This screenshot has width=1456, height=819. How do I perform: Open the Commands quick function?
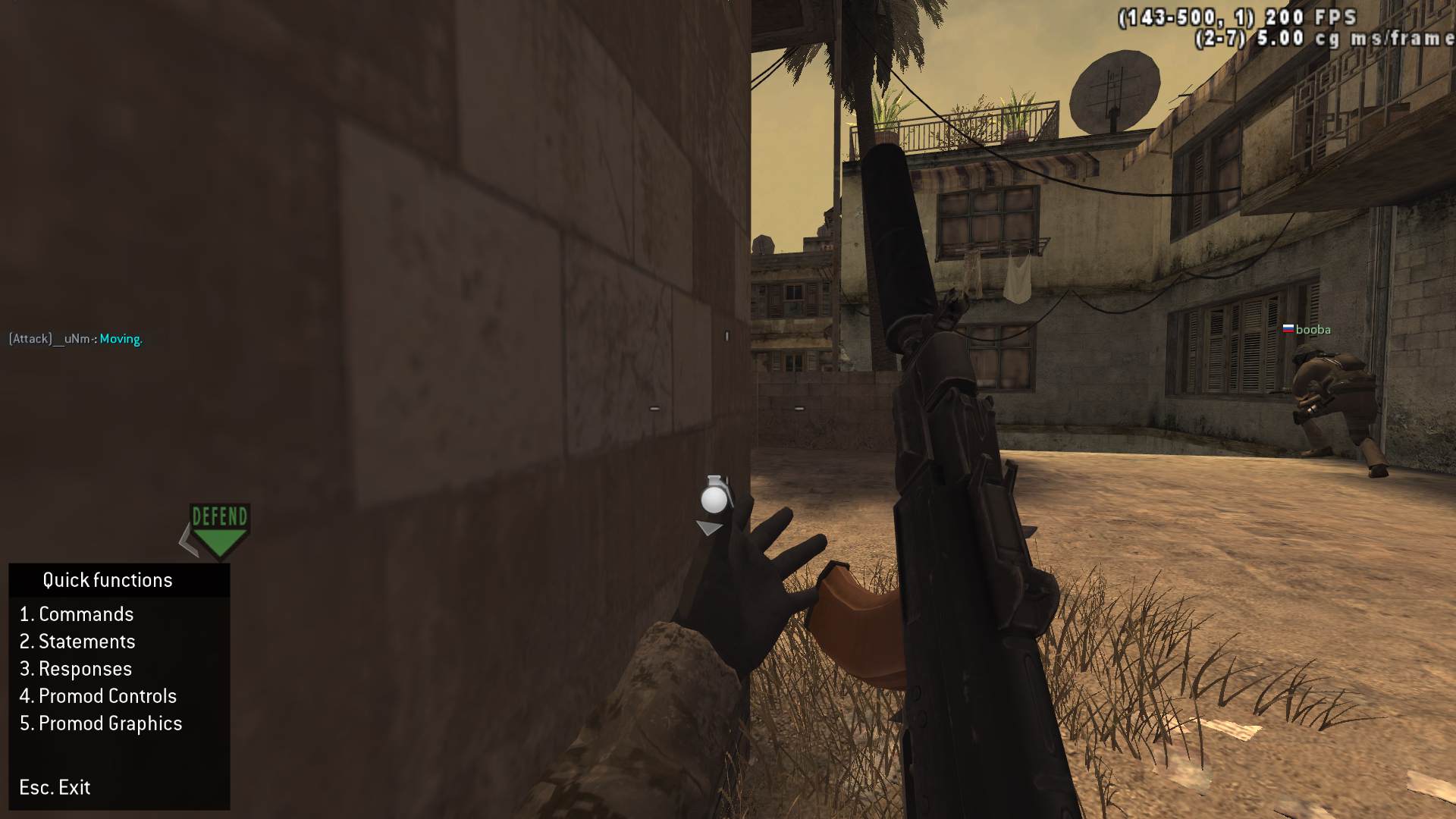(77, 614)
